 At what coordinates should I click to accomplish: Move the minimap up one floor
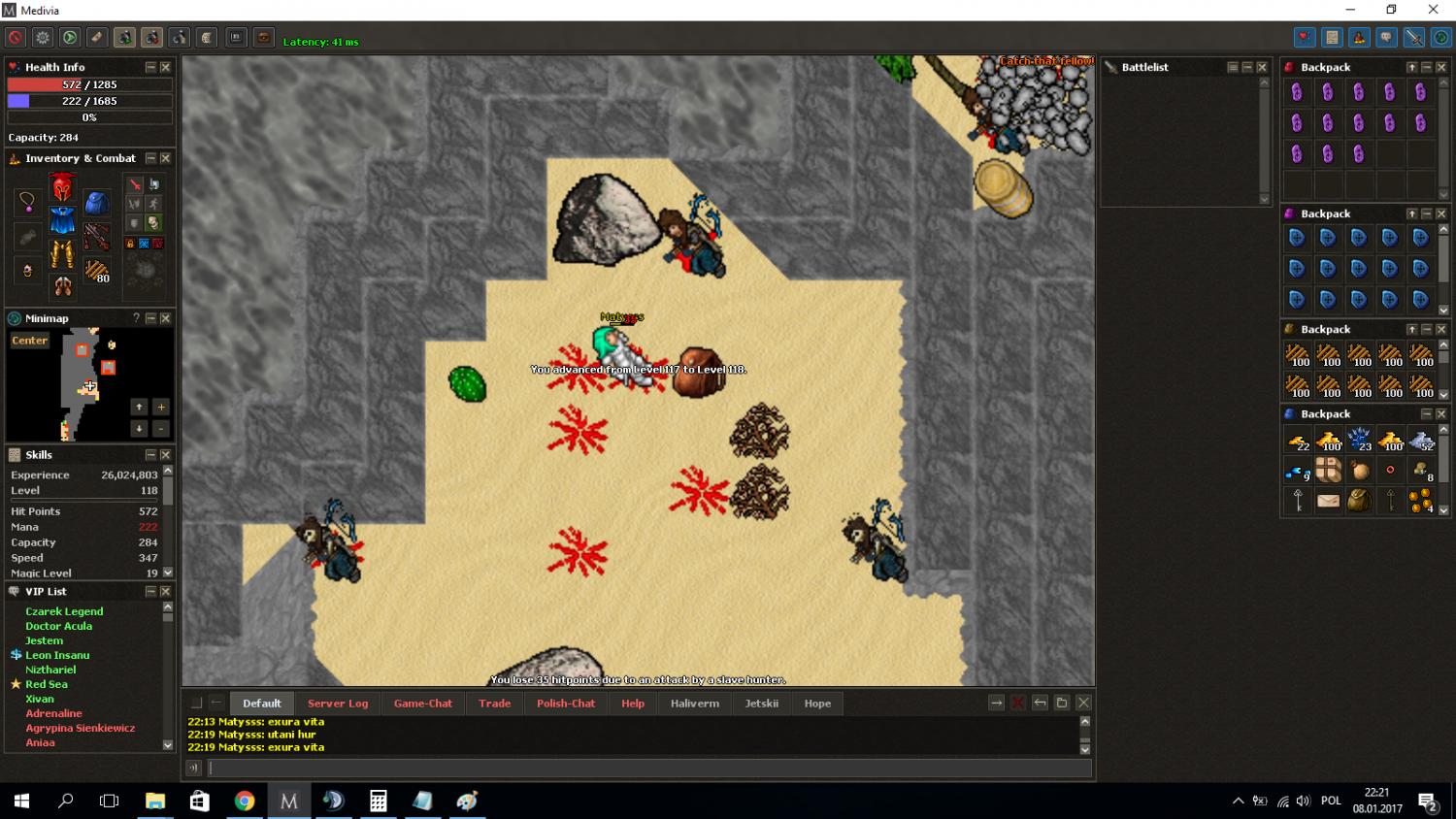click(x=139, y=408)
